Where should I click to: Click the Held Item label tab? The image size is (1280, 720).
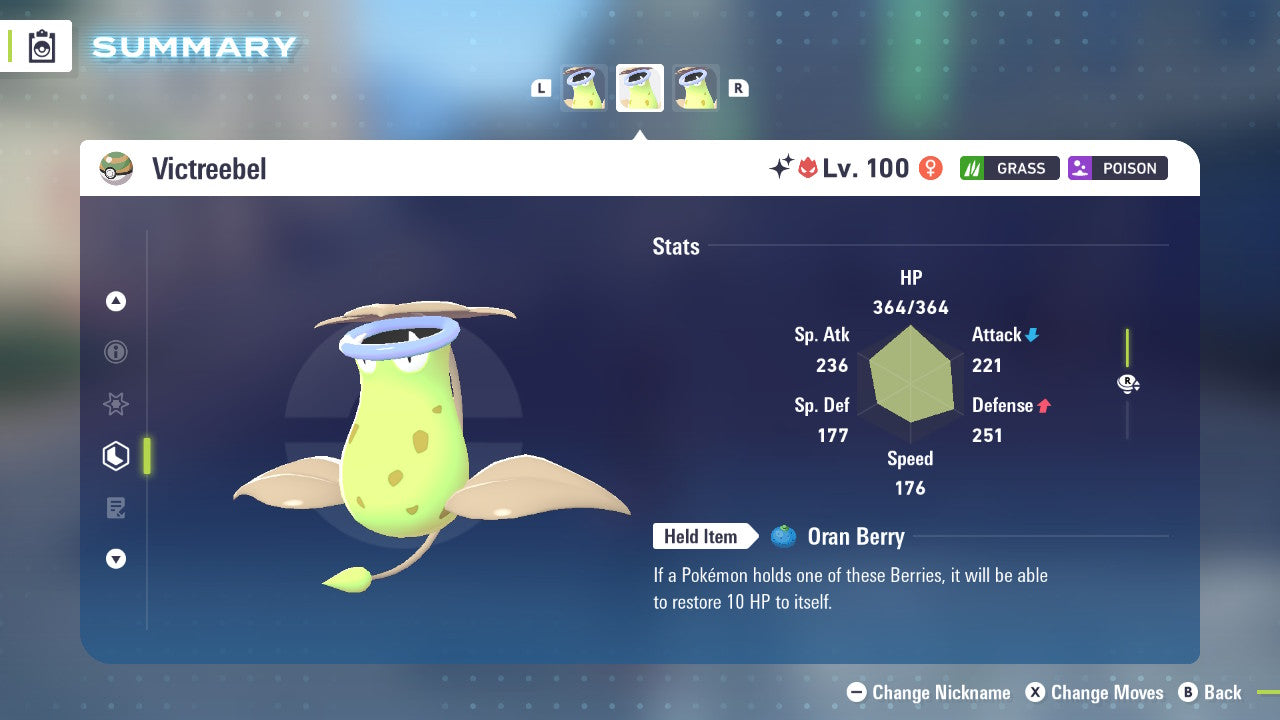(702, 536)
